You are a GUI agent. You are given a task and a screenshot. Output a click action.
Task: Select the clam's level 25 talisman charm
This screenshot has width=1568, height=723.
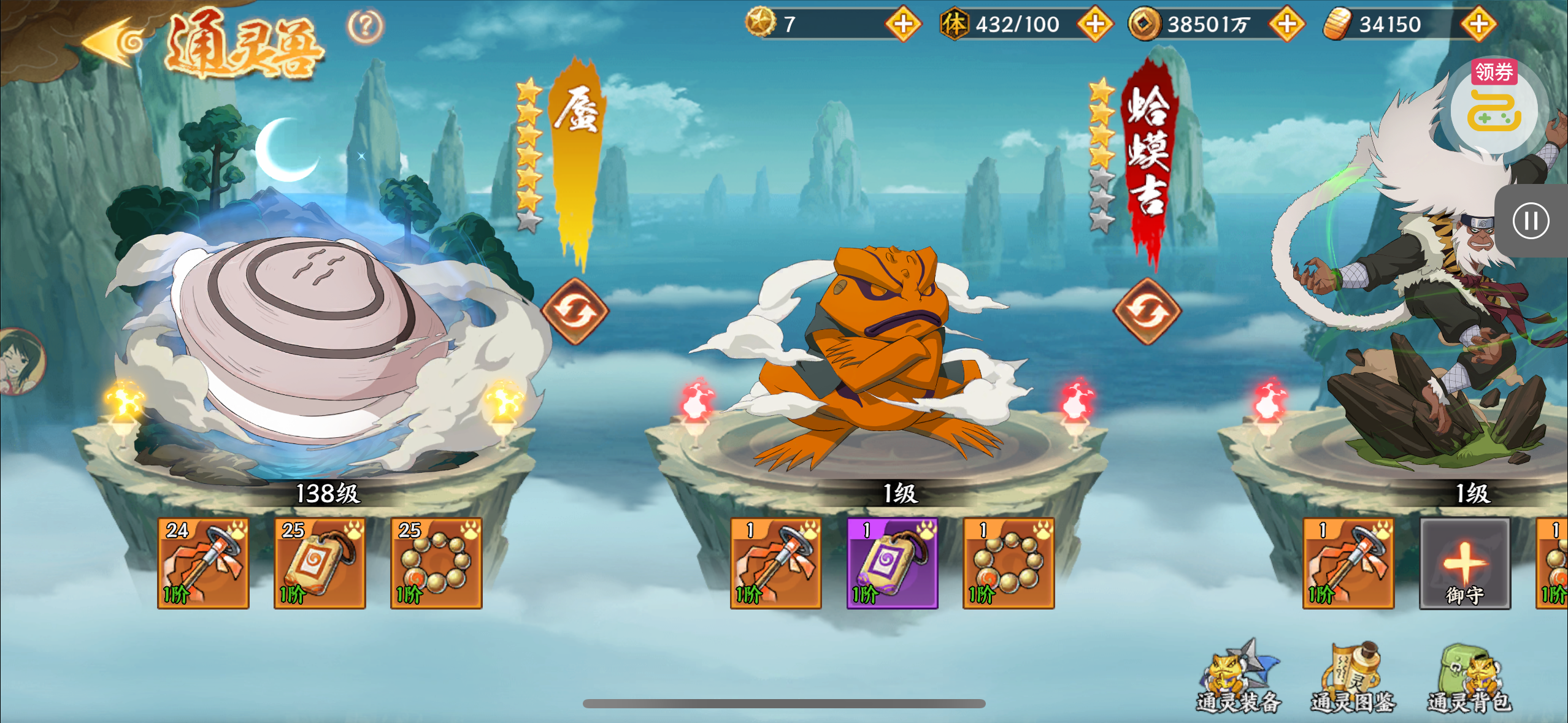coord(320,563)
